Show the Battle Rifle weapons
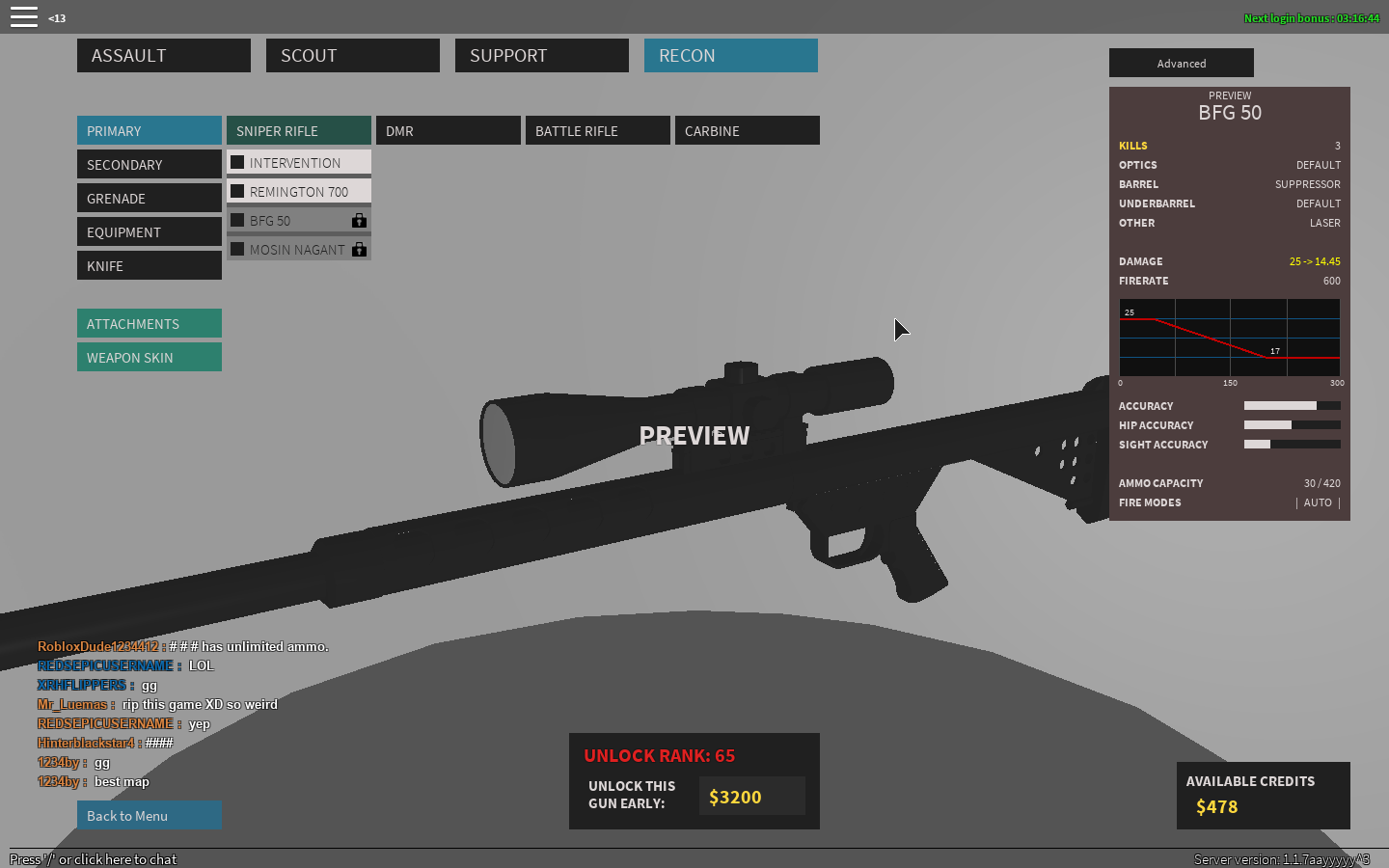1389x868 pixels. [597, 131]
